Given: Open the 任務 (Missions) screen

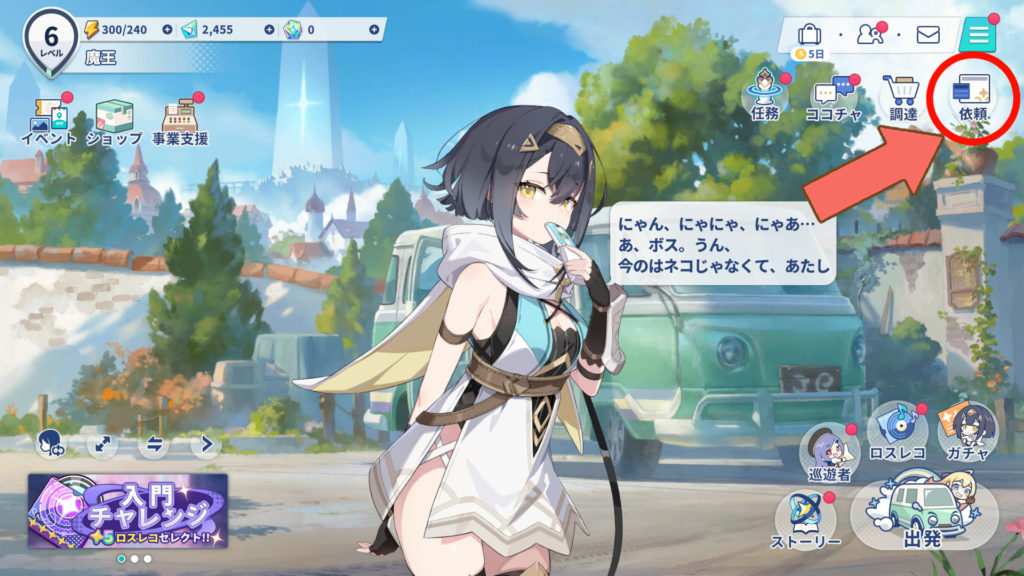Looking at the screenshot, I should coord(764,98).
